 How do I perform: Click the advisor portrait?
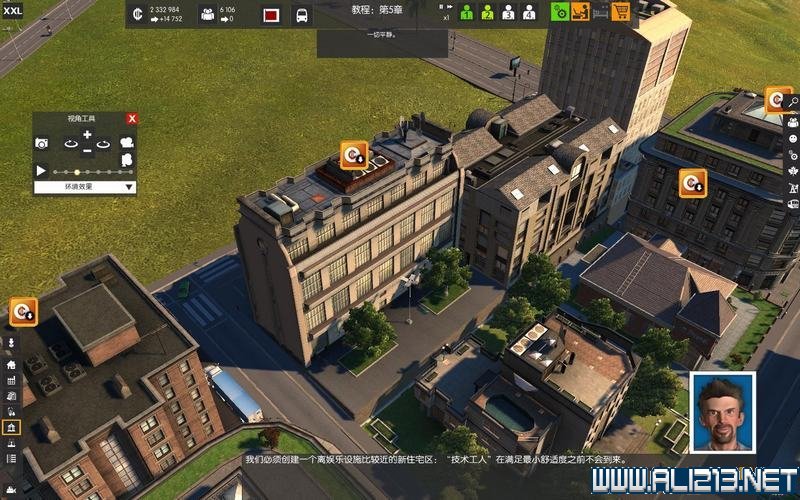pyautogui.click(x=722, y=412)
